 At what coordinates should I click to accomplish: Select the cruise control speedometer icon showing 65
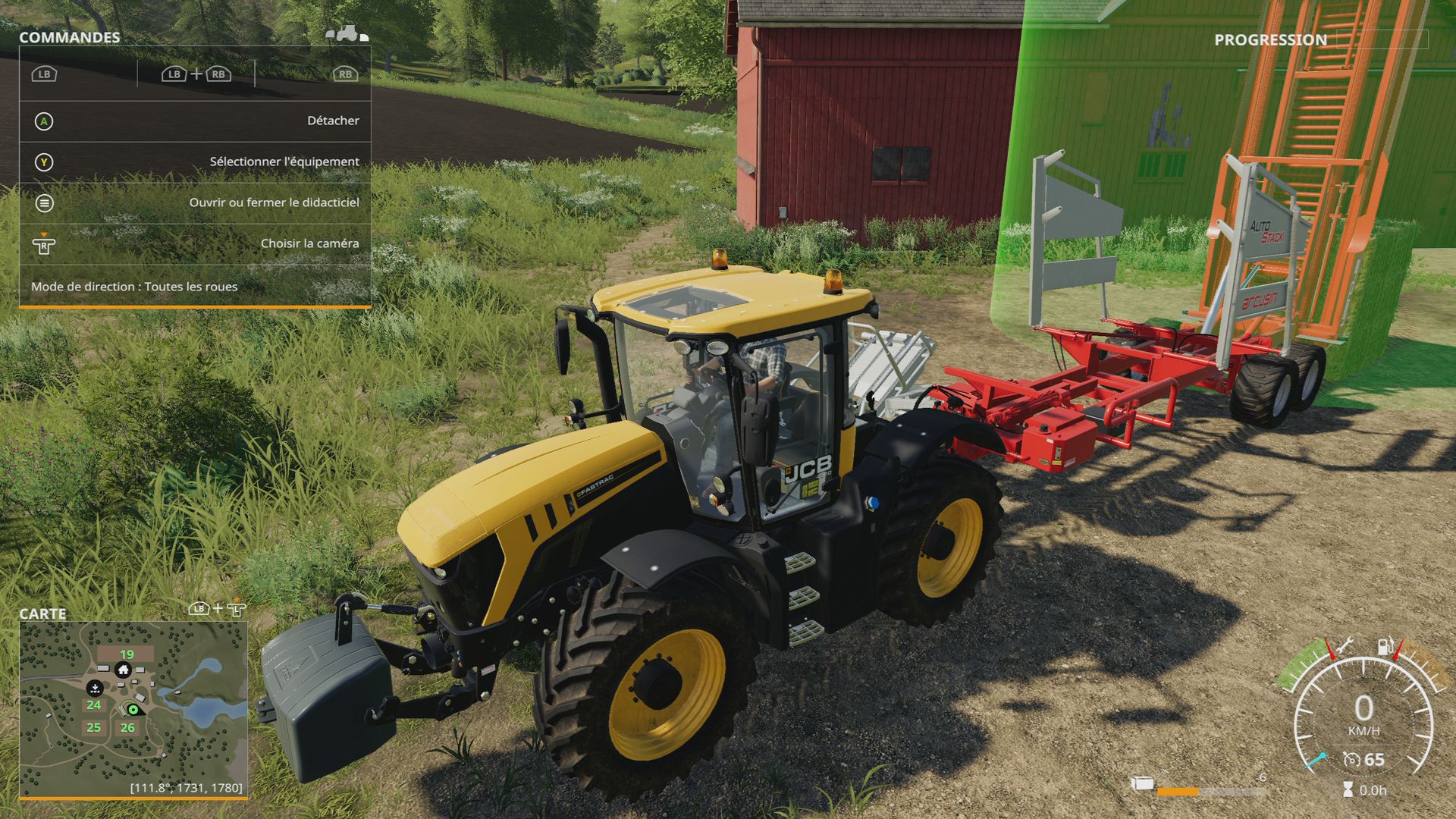(x=1353, y=760)
